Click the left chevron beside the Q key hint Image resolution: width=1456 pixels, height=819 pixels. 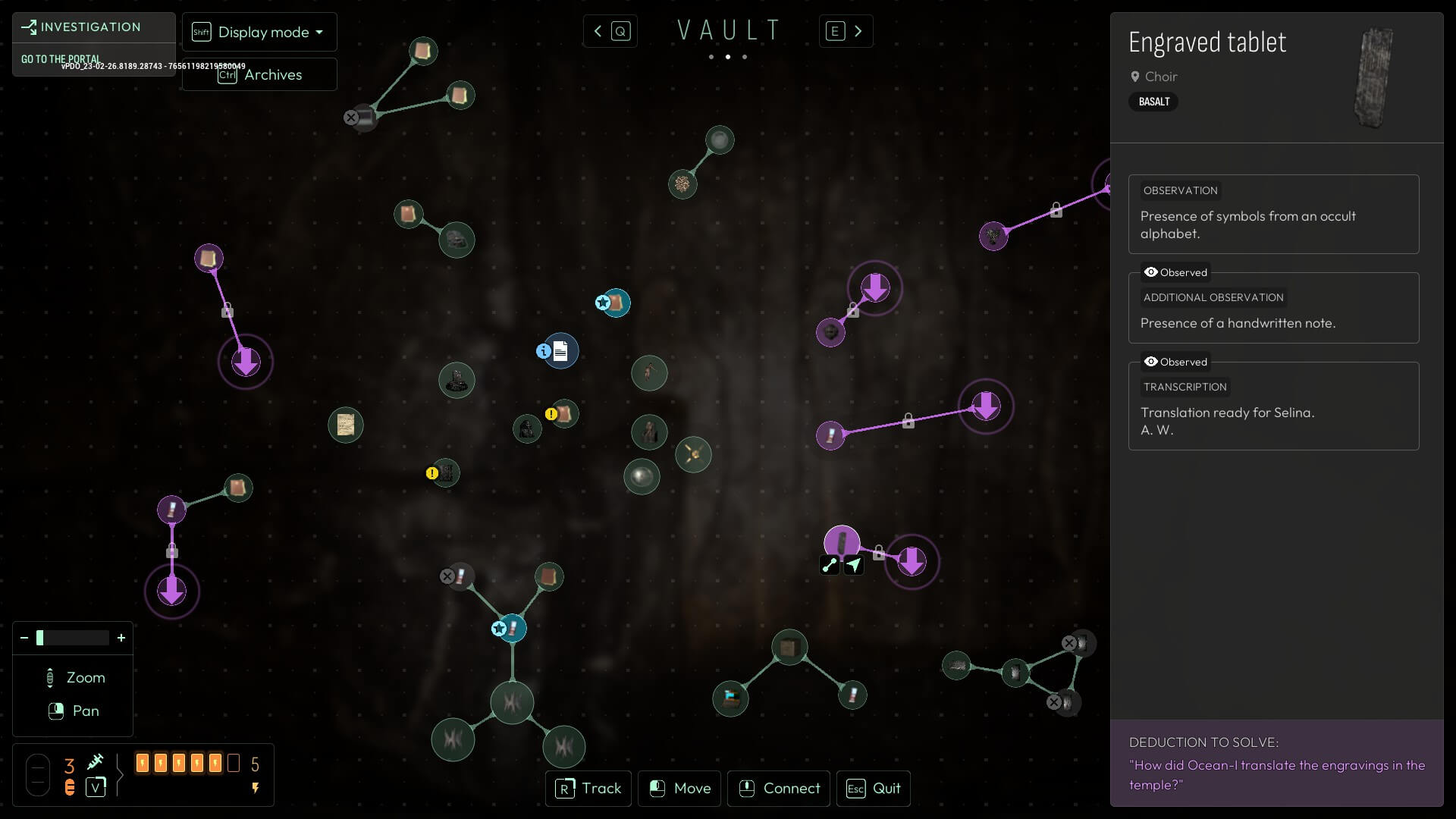coord(598,31)
